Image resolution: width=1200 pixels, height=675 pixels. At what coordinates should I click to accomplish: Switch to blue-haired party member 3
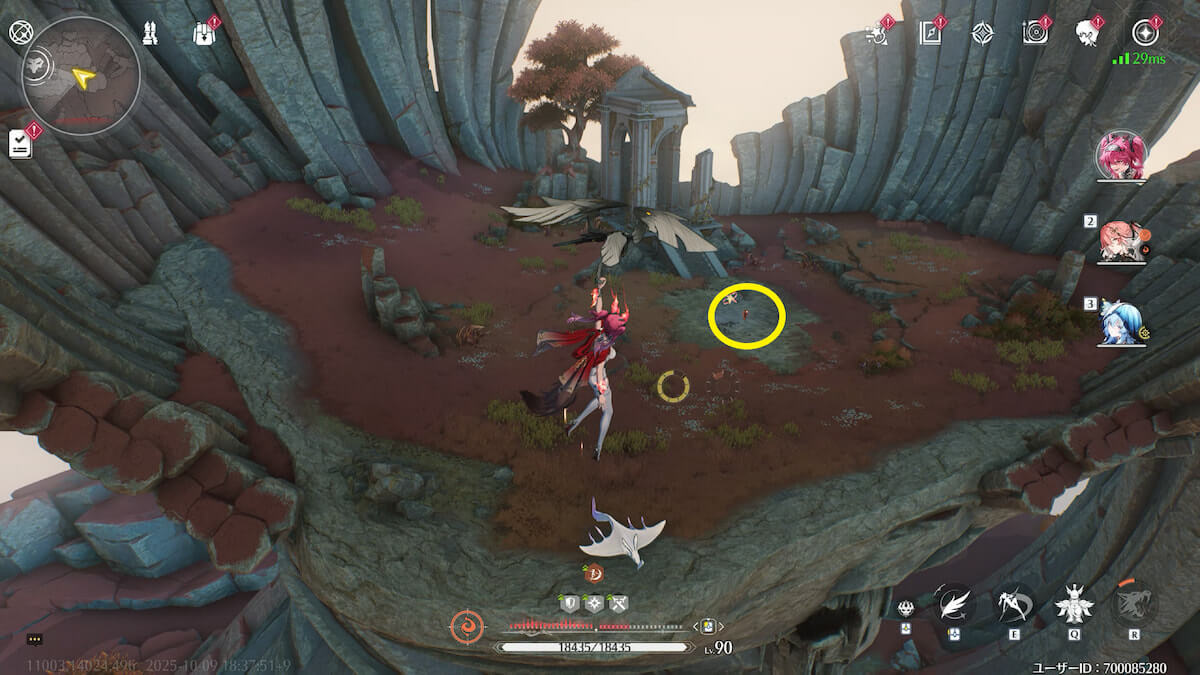point(1121,322)
